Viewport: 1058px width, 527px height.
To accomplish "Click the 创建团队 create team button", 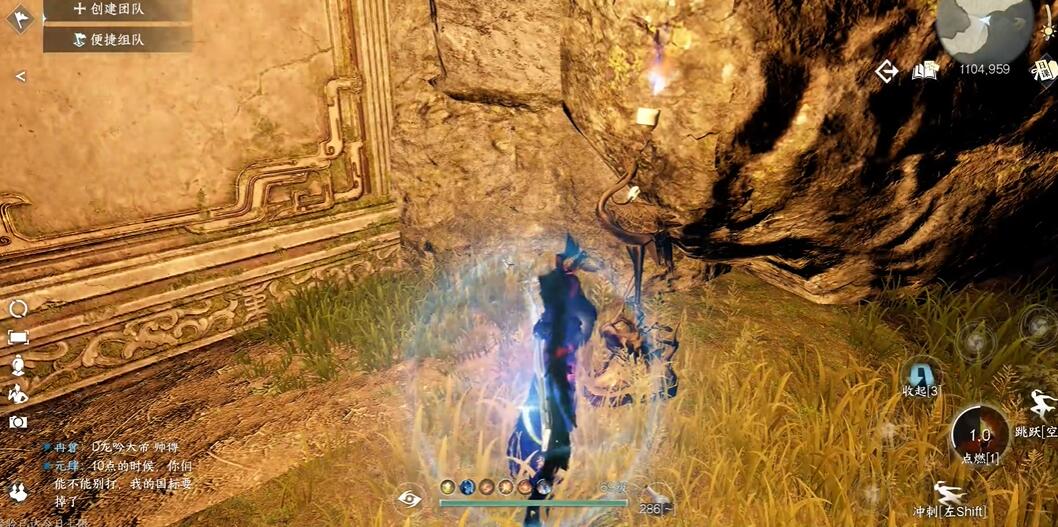I will click(x=115, y=9).
